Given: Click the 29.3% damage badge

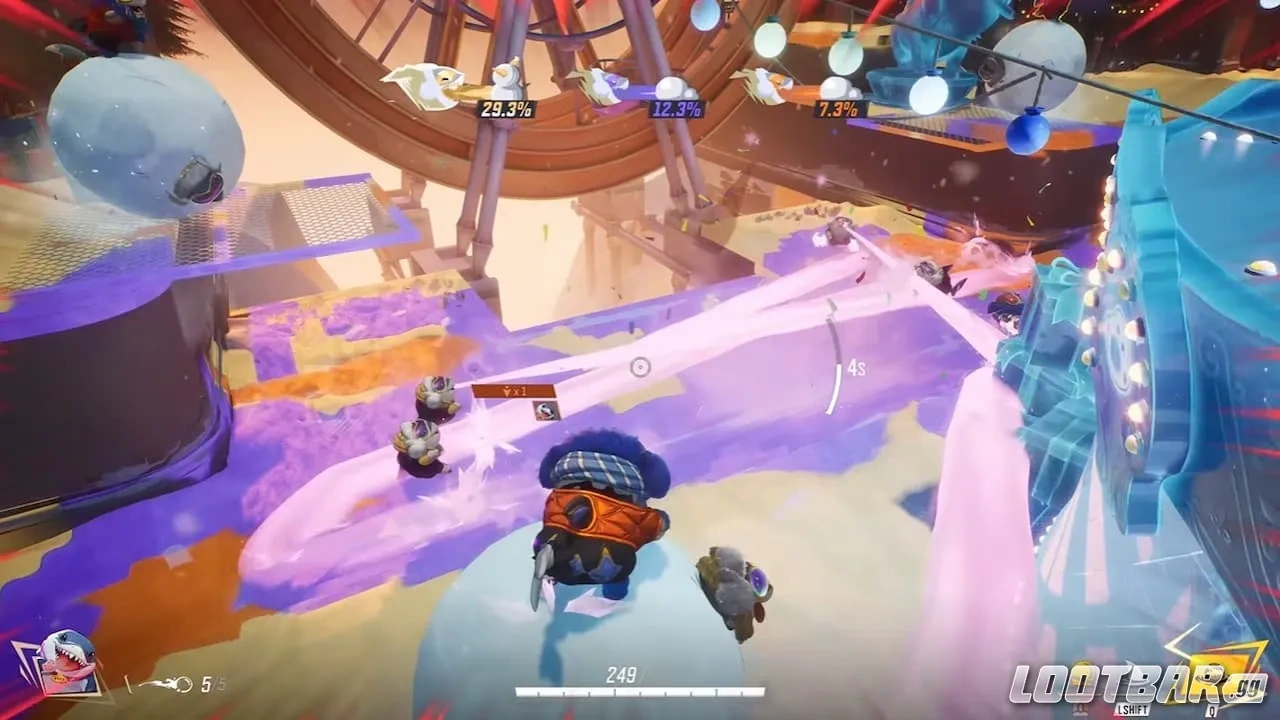Looking at the screenshot, I should pos(505,110).
